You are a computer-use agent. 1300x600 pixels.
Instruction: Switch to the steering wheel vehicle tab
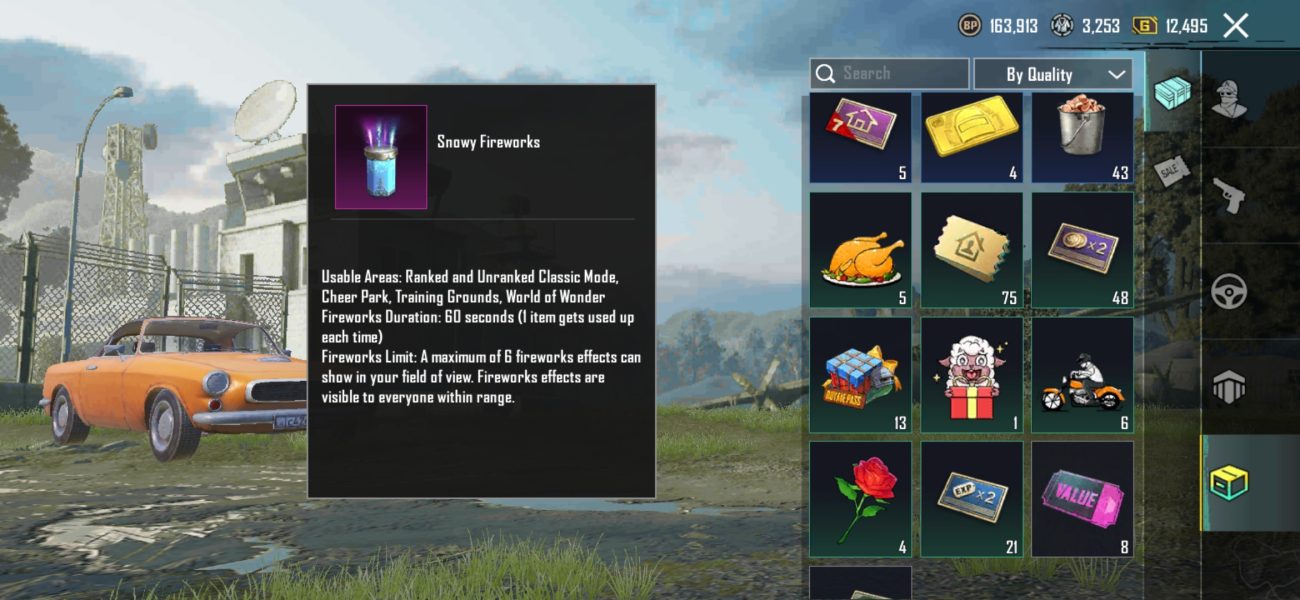pos(1228,291)
